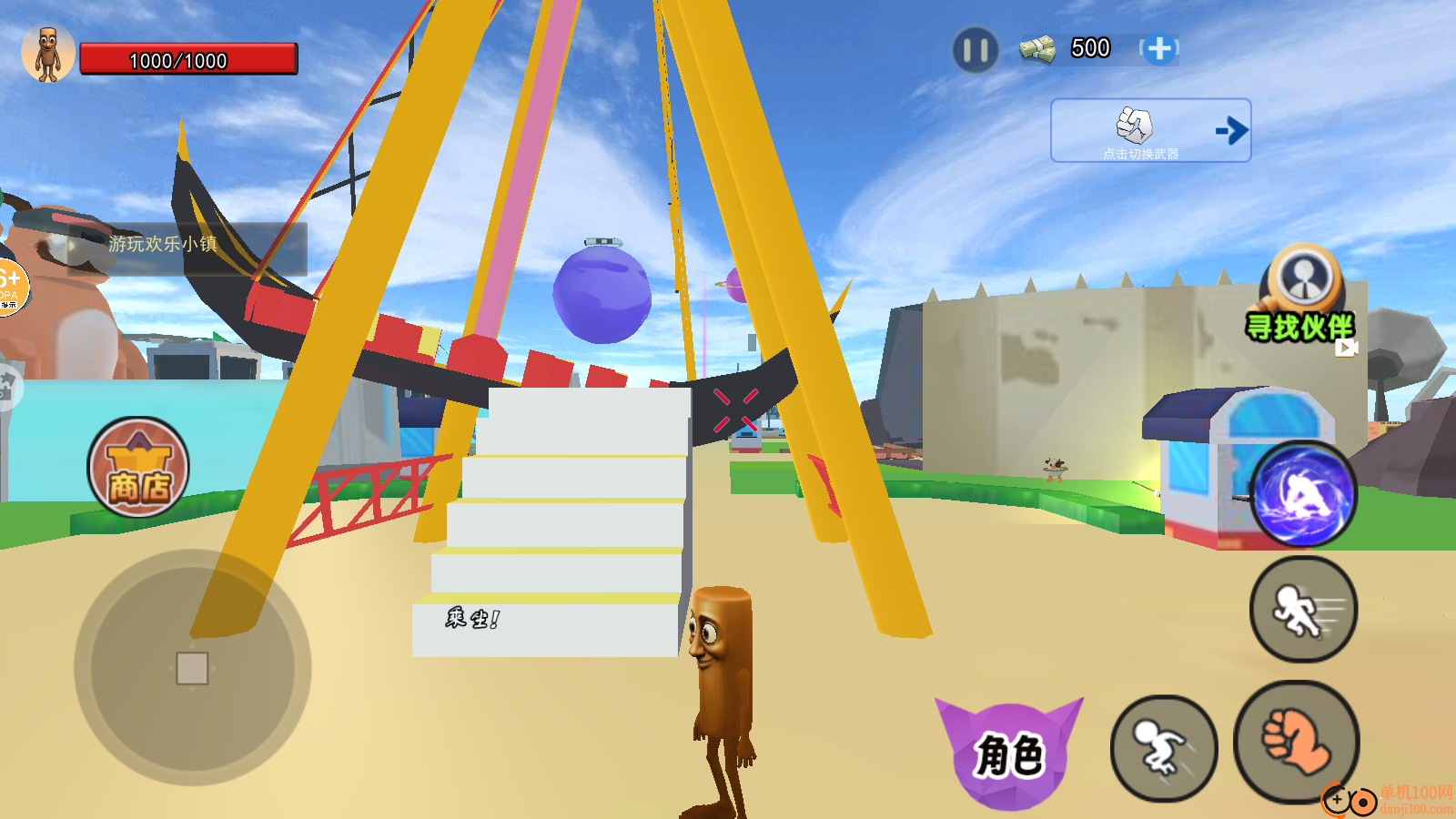Tap the 乘坐 ride prompt
The image size is (1456, 819).
click(472, 619)
